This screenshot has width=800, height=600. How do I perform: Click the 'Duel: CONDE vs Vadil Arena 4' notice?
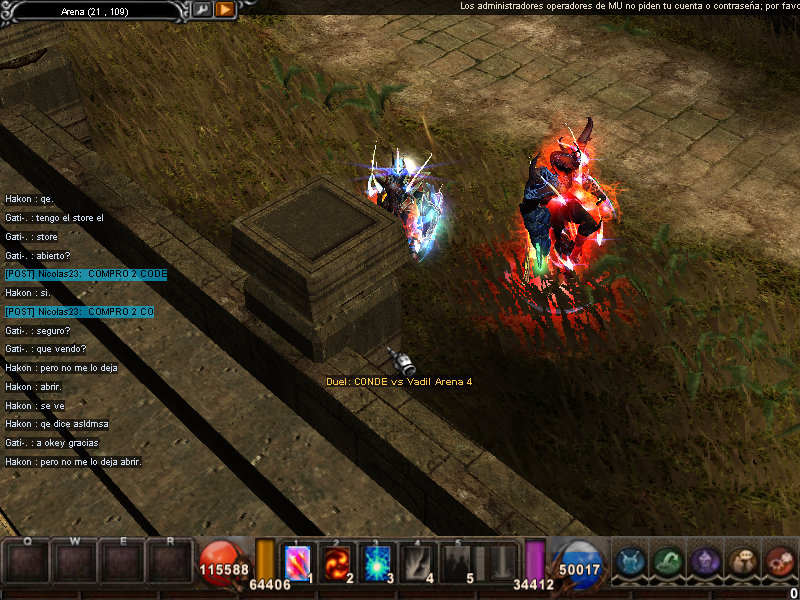coord(399,382)
